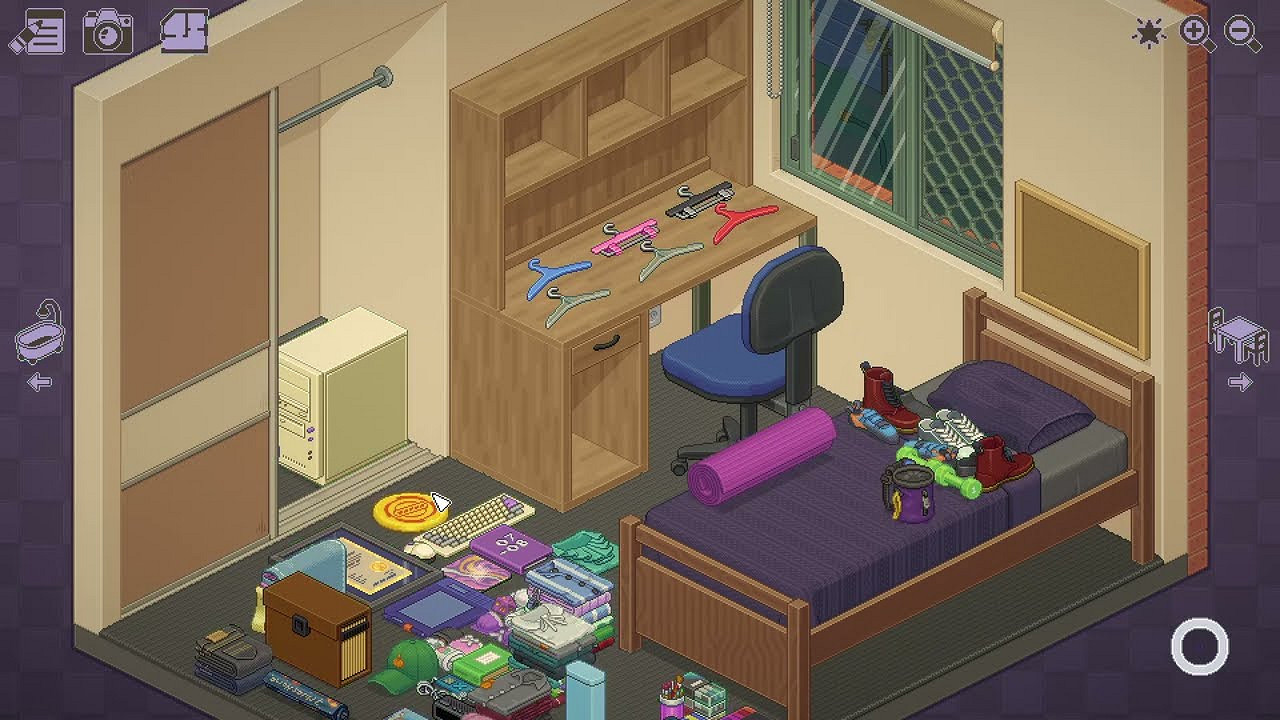Zoom out using the magnifier minus icon

1240,31
